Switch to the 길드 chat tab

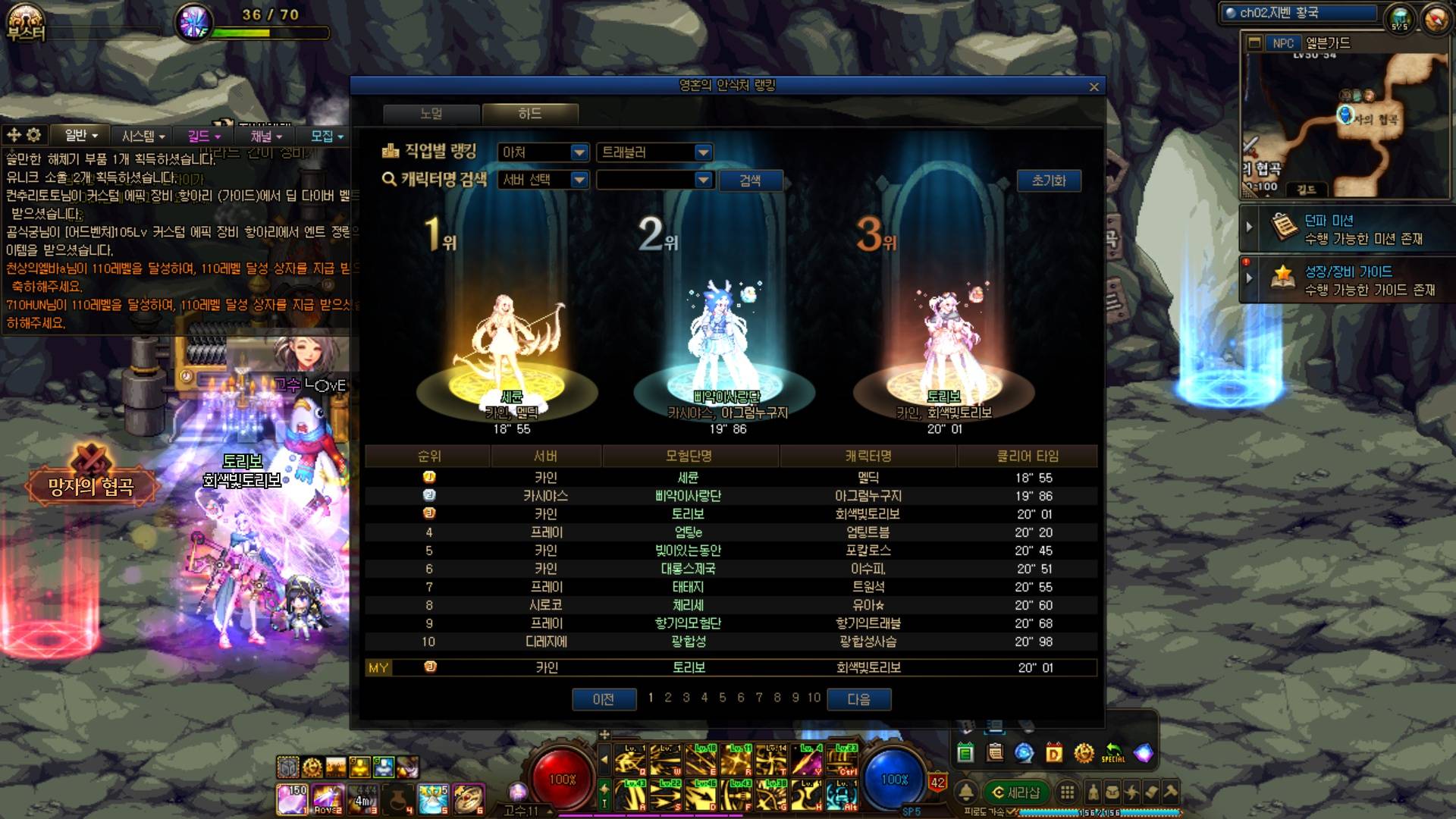pos(203,136)
